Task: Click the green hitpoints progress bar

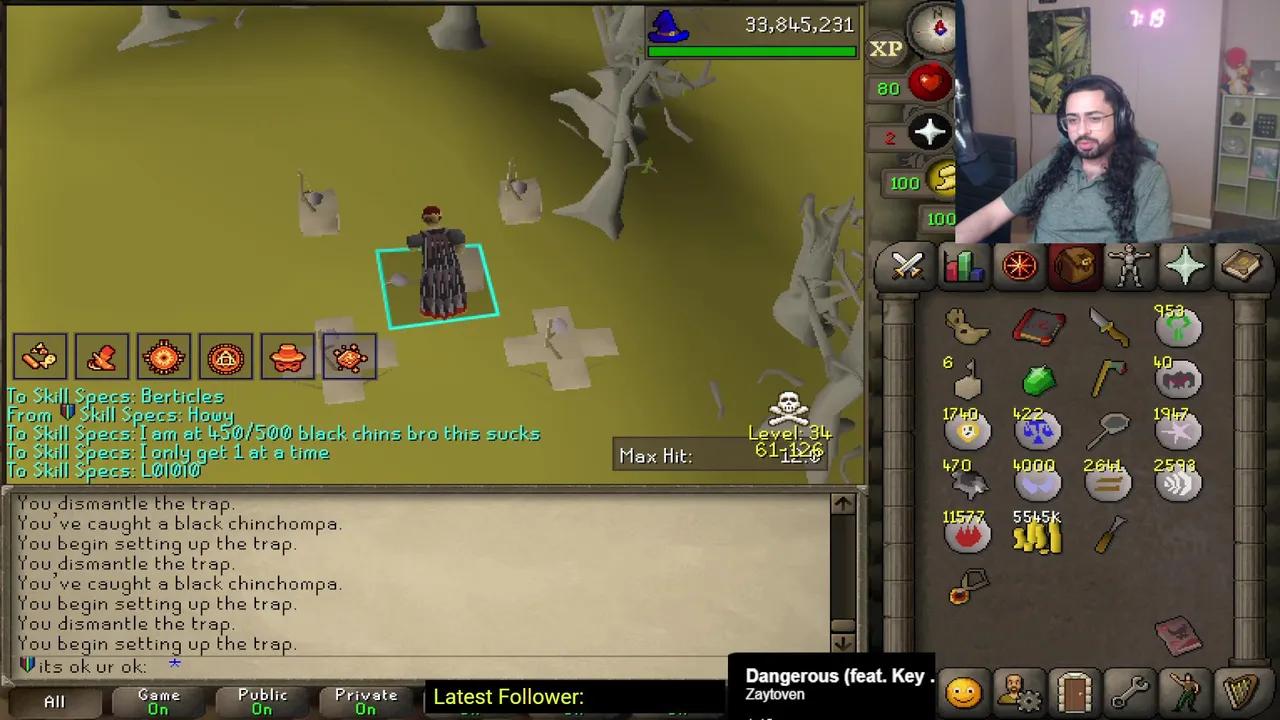Action: tap(753, 50)
